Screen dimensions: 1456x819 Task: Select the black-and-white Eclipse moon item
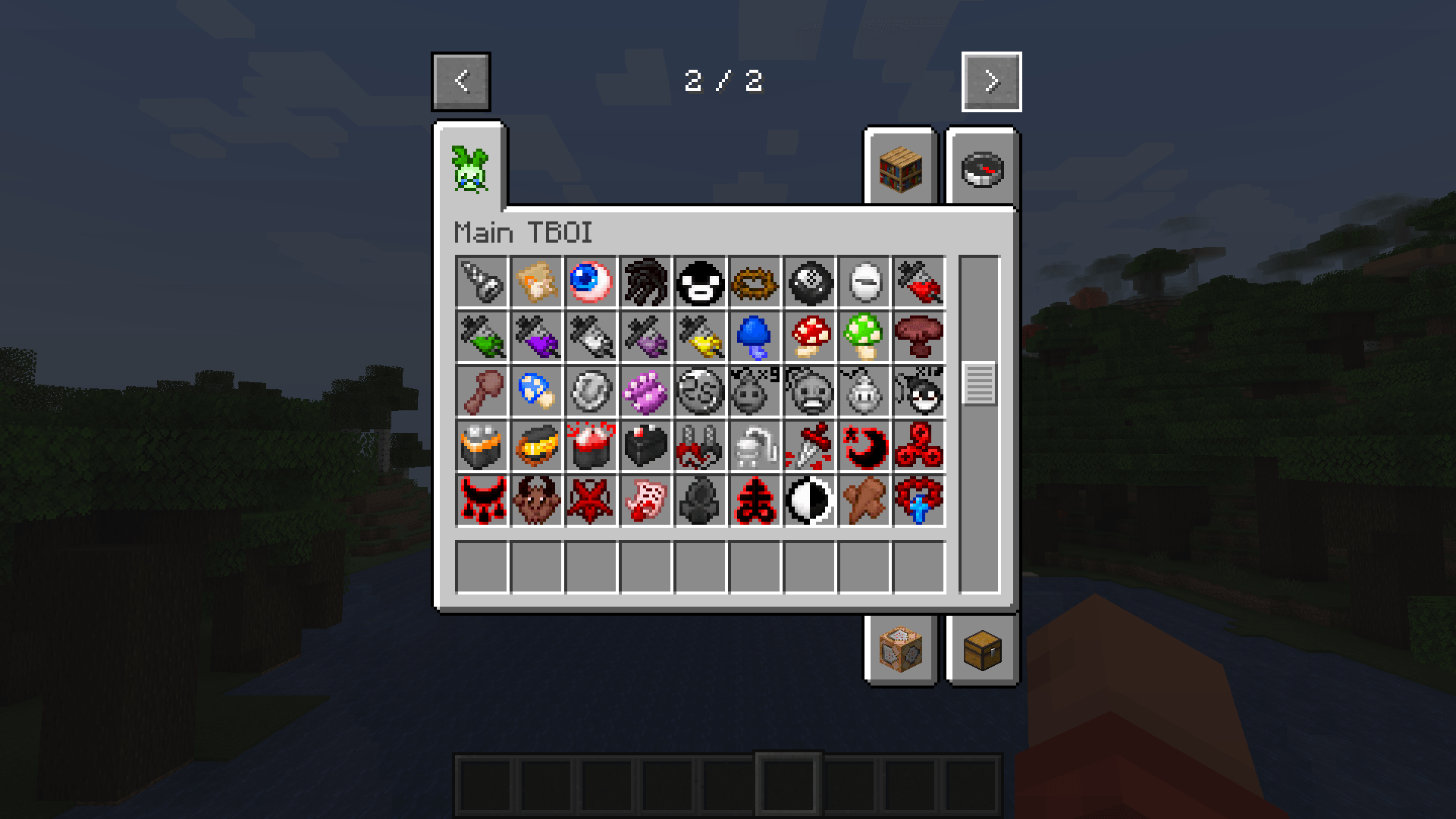[x=808, y=500]
